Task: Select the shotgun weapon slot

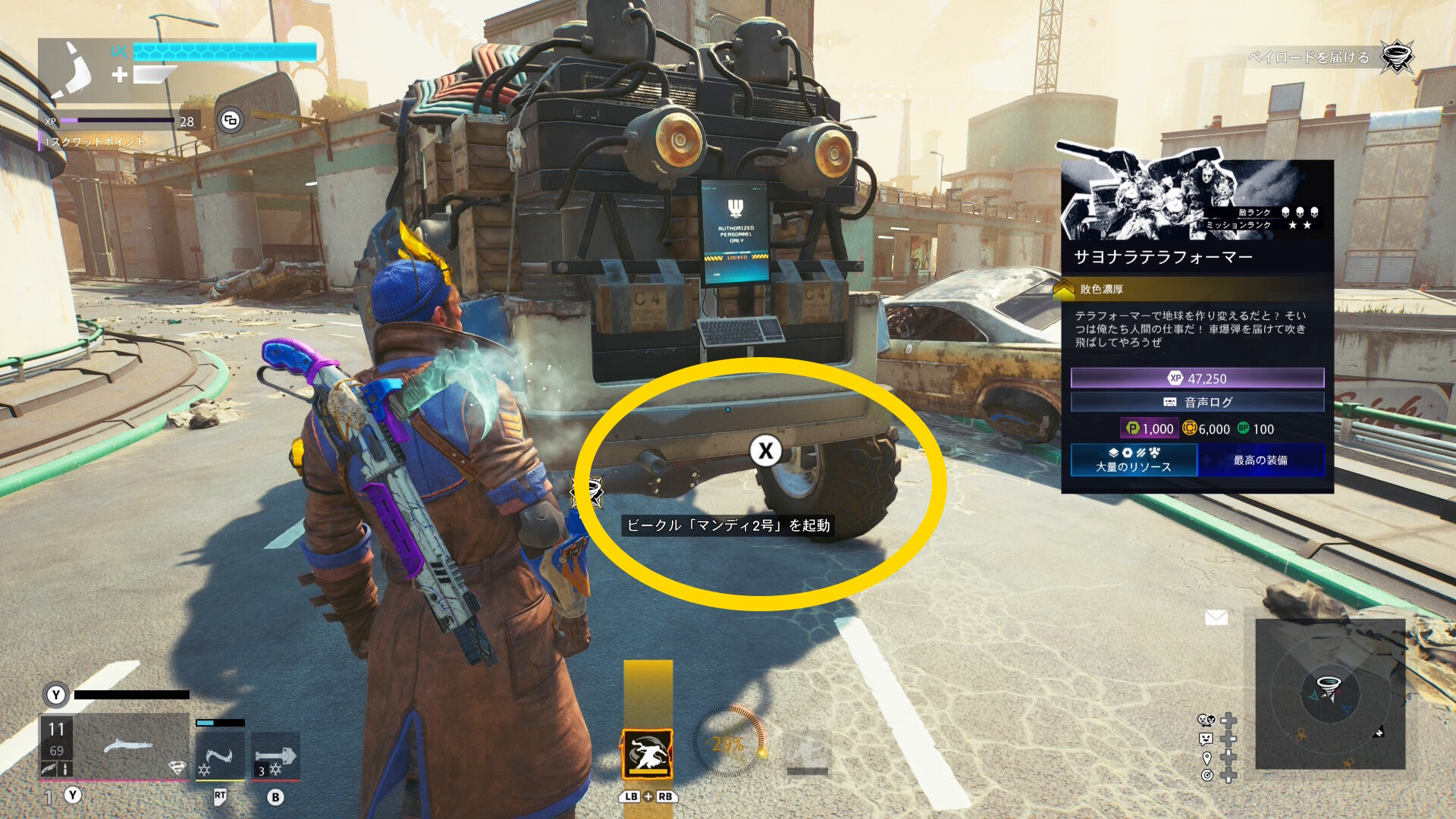Action: tap(129, 747)
